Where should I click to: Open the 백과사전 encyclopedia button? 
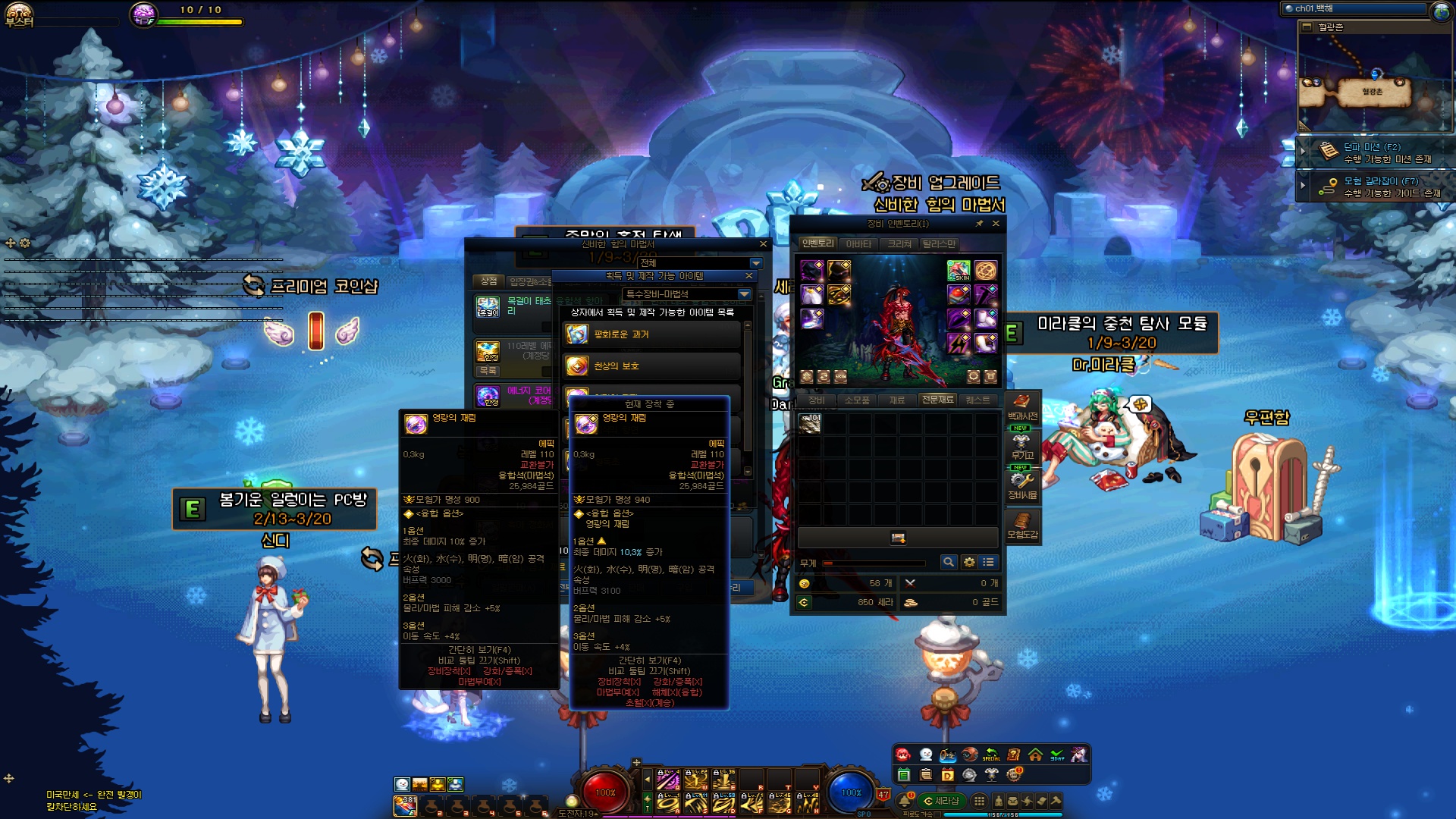pyautogui.click(x=1022, y=407)
